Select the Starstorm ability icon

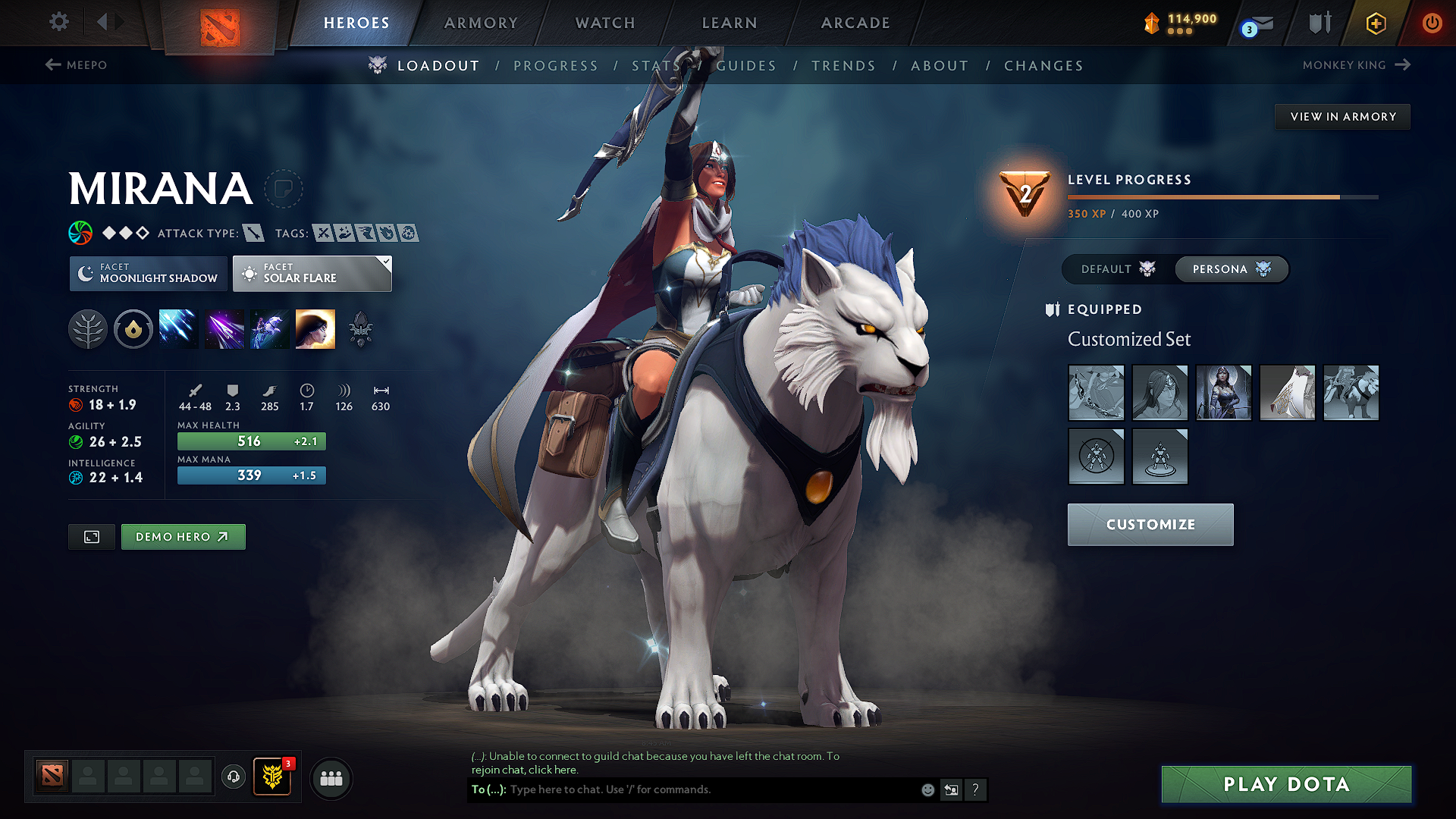[x=178, y=328]
